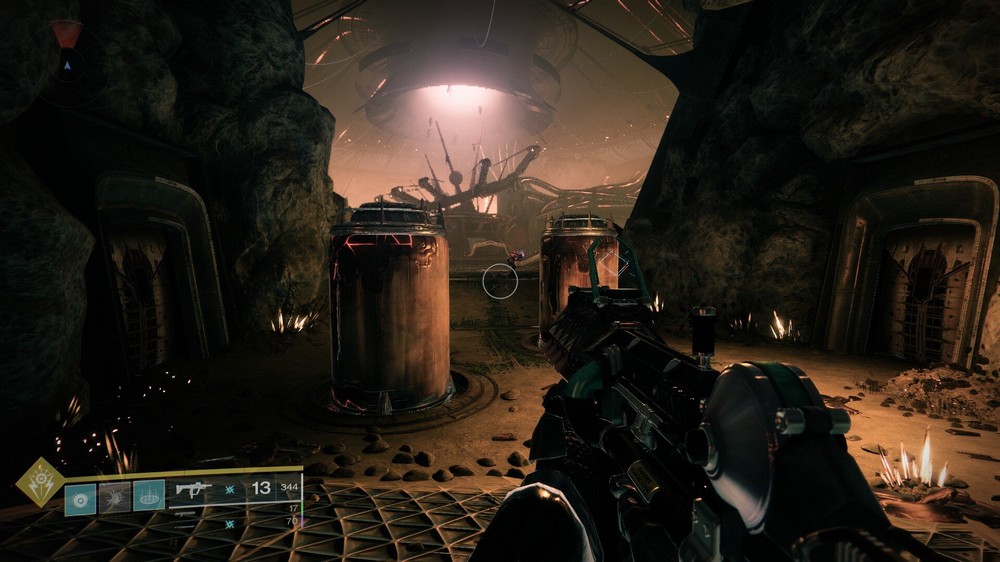Select the equipped auto rifle weapon icon

click(x=193, y=489)
